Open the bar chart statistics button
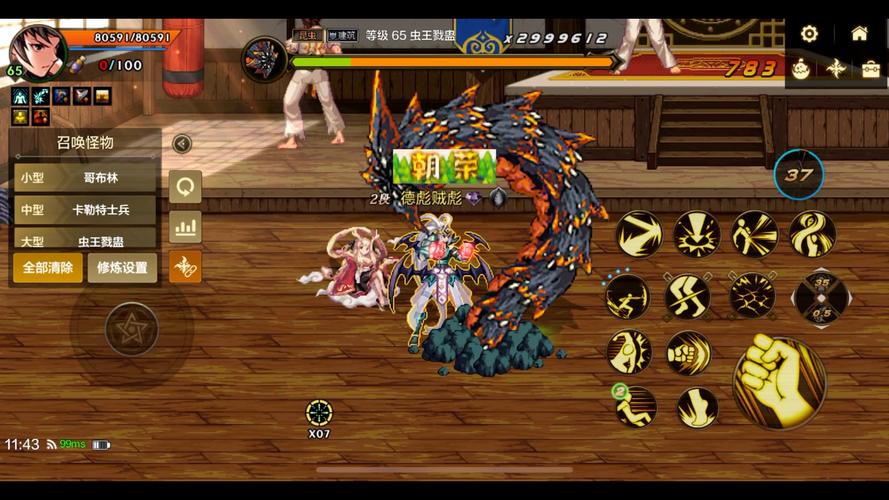 coord(185,227)
